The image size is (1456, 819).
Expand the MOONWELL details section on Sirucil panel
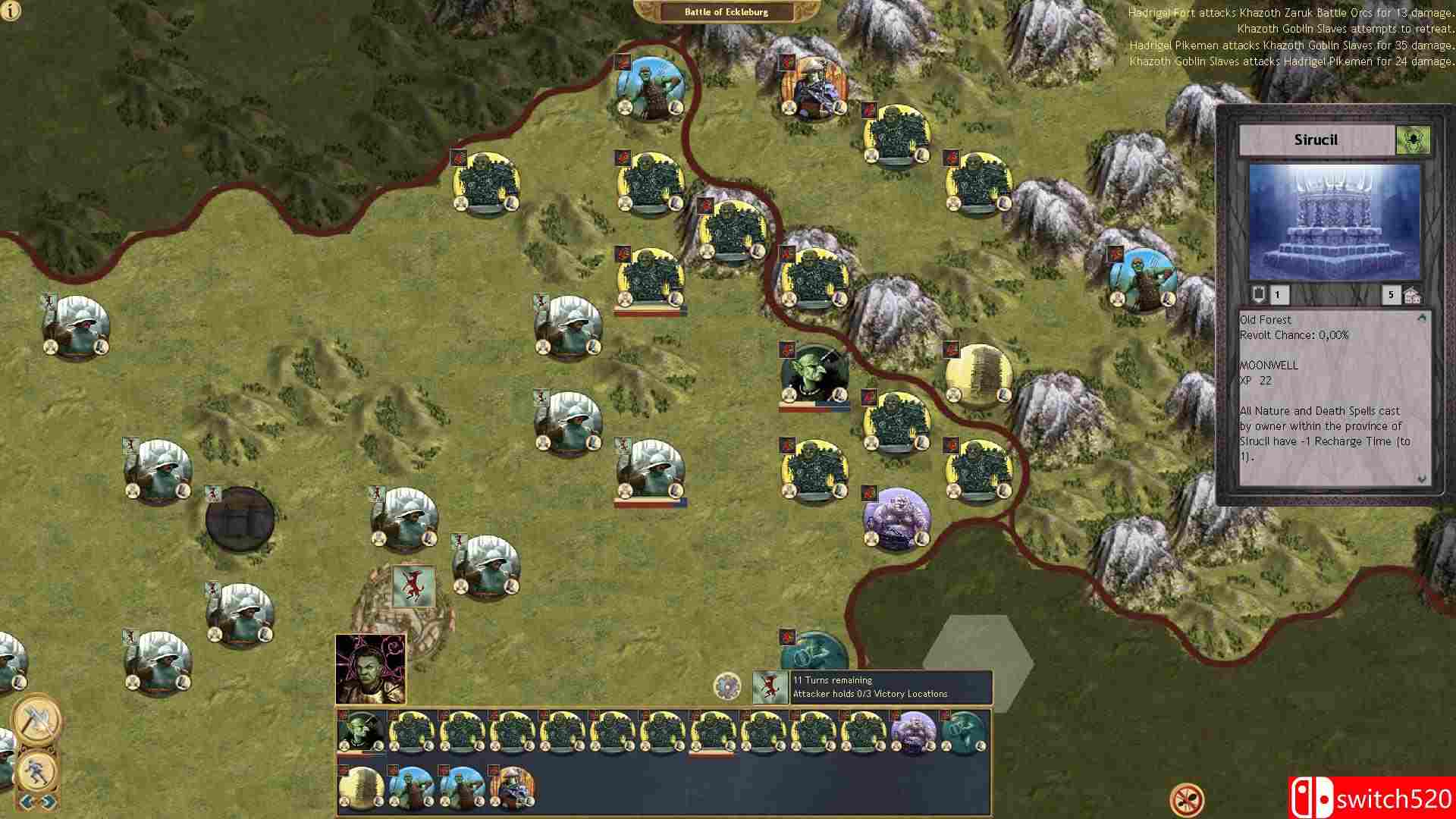point(1267,366)
